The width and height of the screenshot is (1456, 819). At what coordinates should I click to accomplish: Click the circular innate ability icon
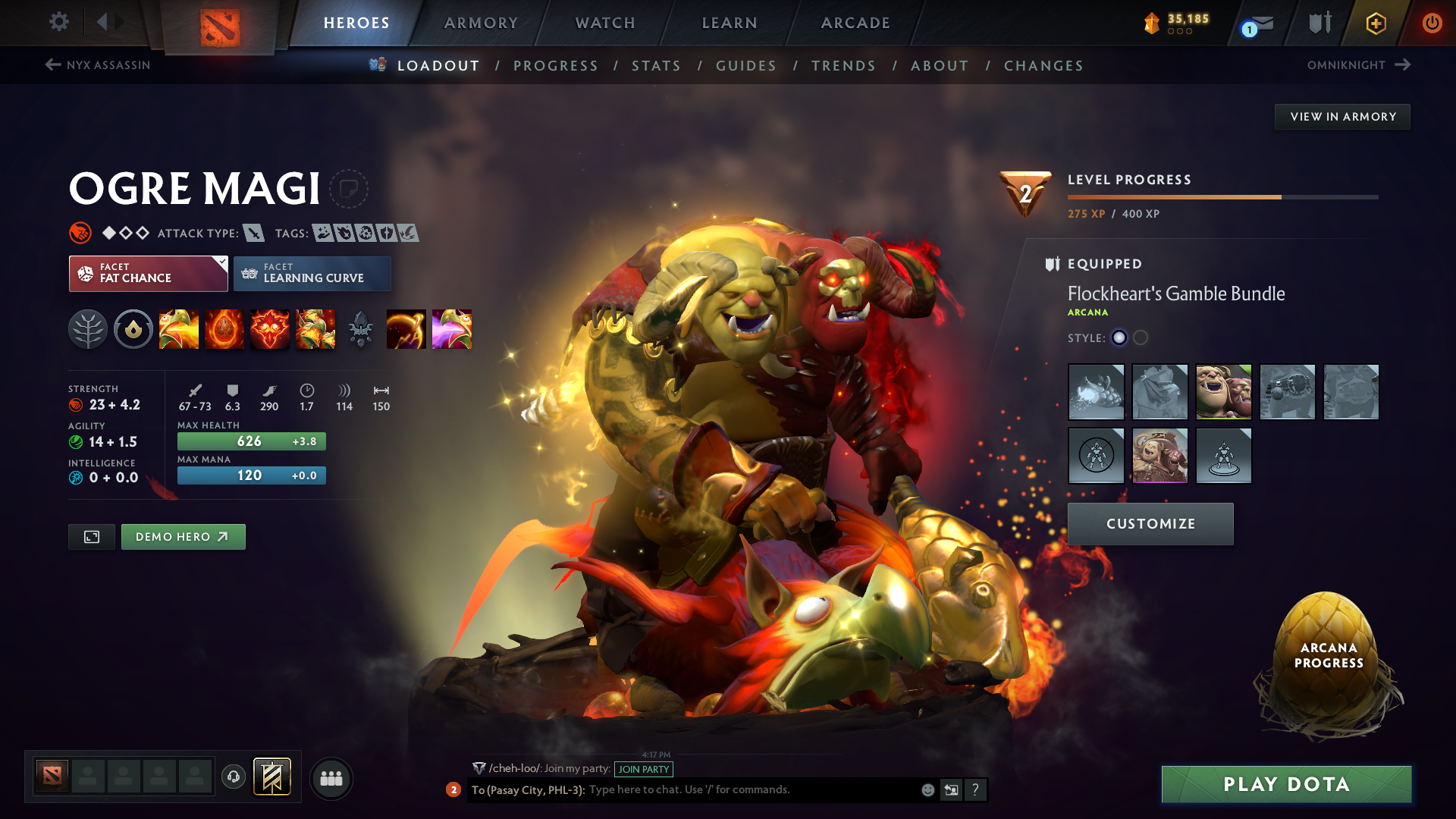tap(133, 329)
